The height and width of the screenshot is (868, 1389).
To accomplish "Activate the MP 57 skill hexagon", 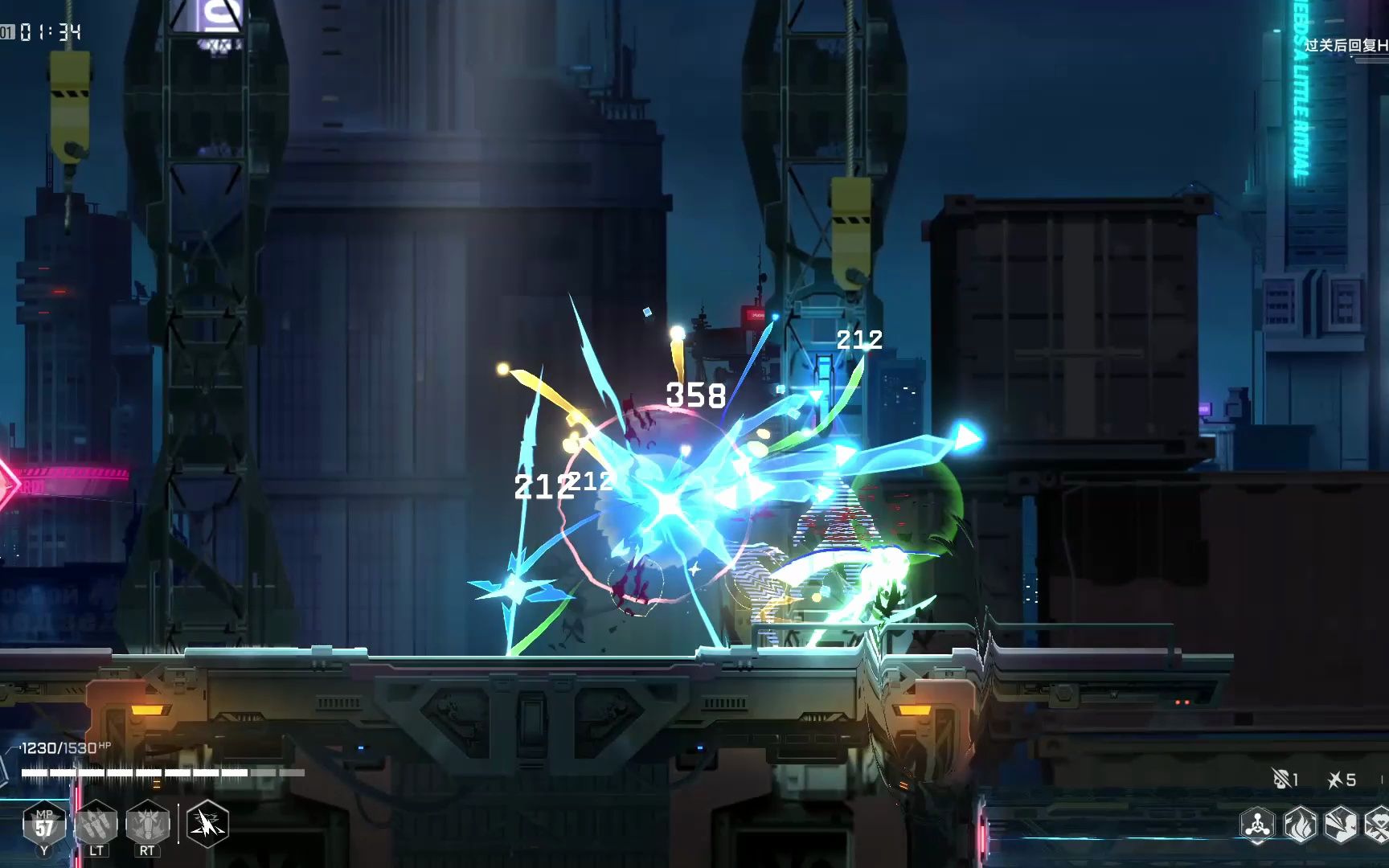I will click(44, 824).
